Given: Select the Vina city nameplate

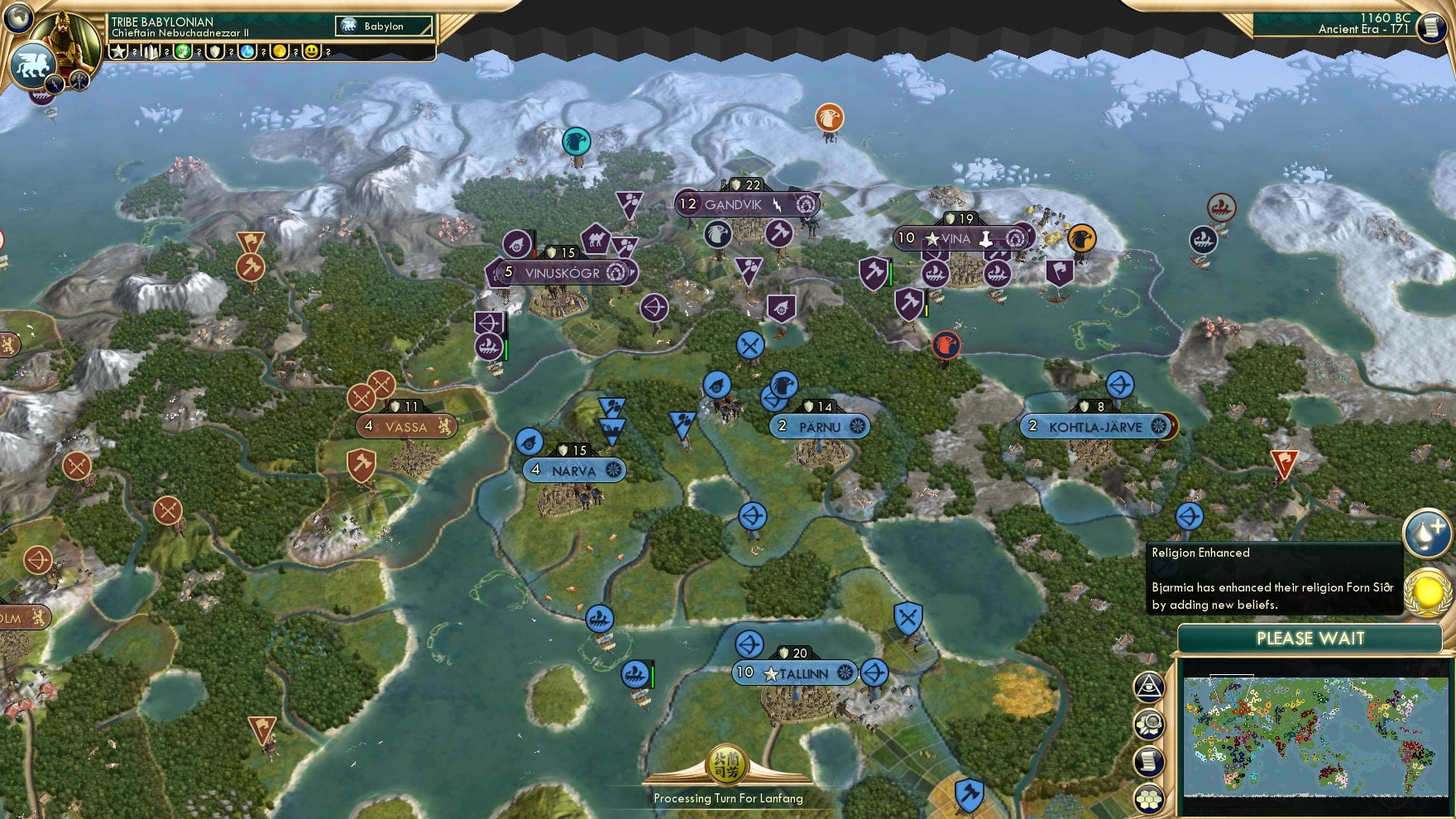Looking at the screenshot, I should 962,237.
